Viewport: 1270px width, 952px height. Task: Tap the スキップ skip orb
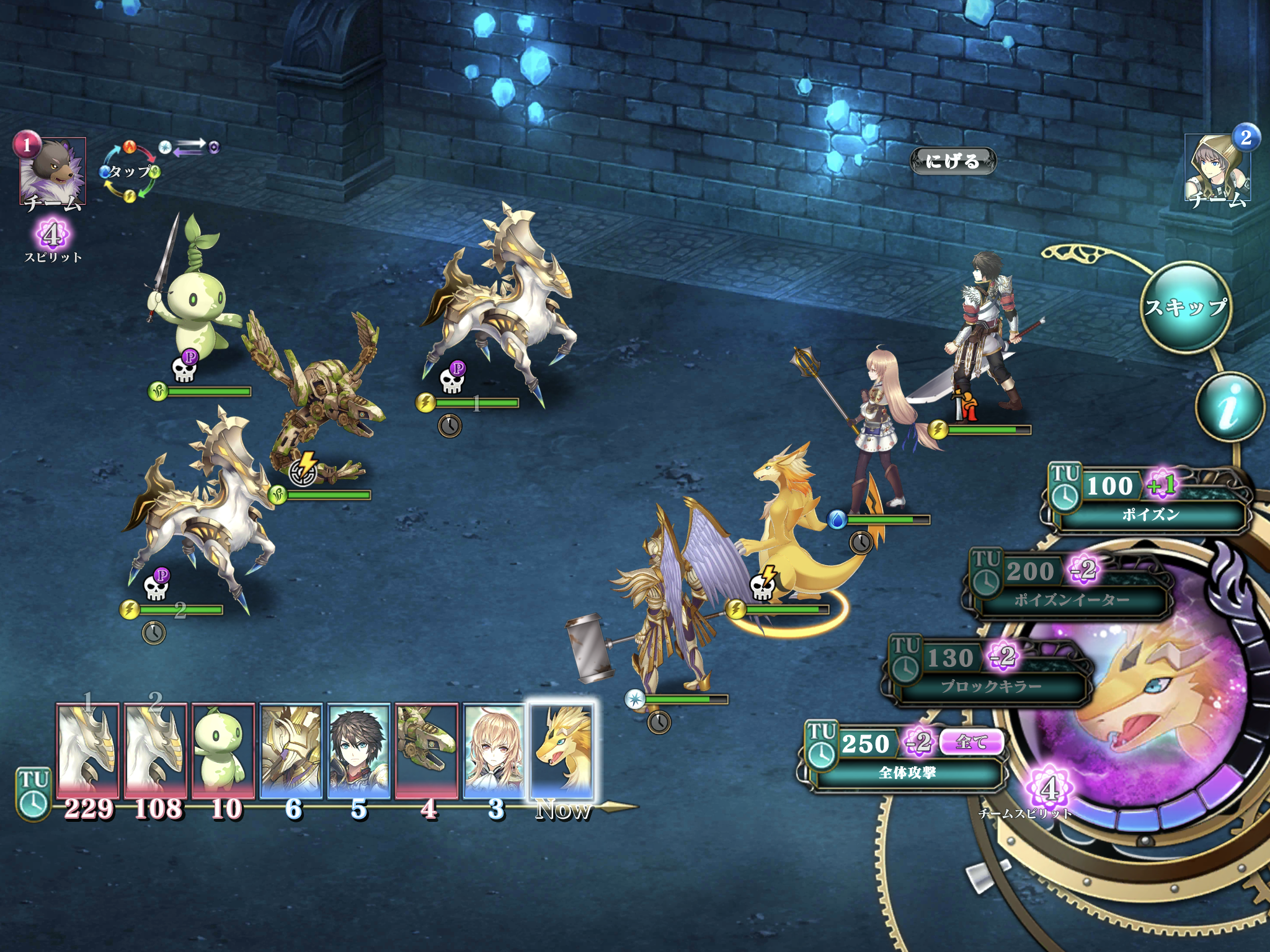1185,307
